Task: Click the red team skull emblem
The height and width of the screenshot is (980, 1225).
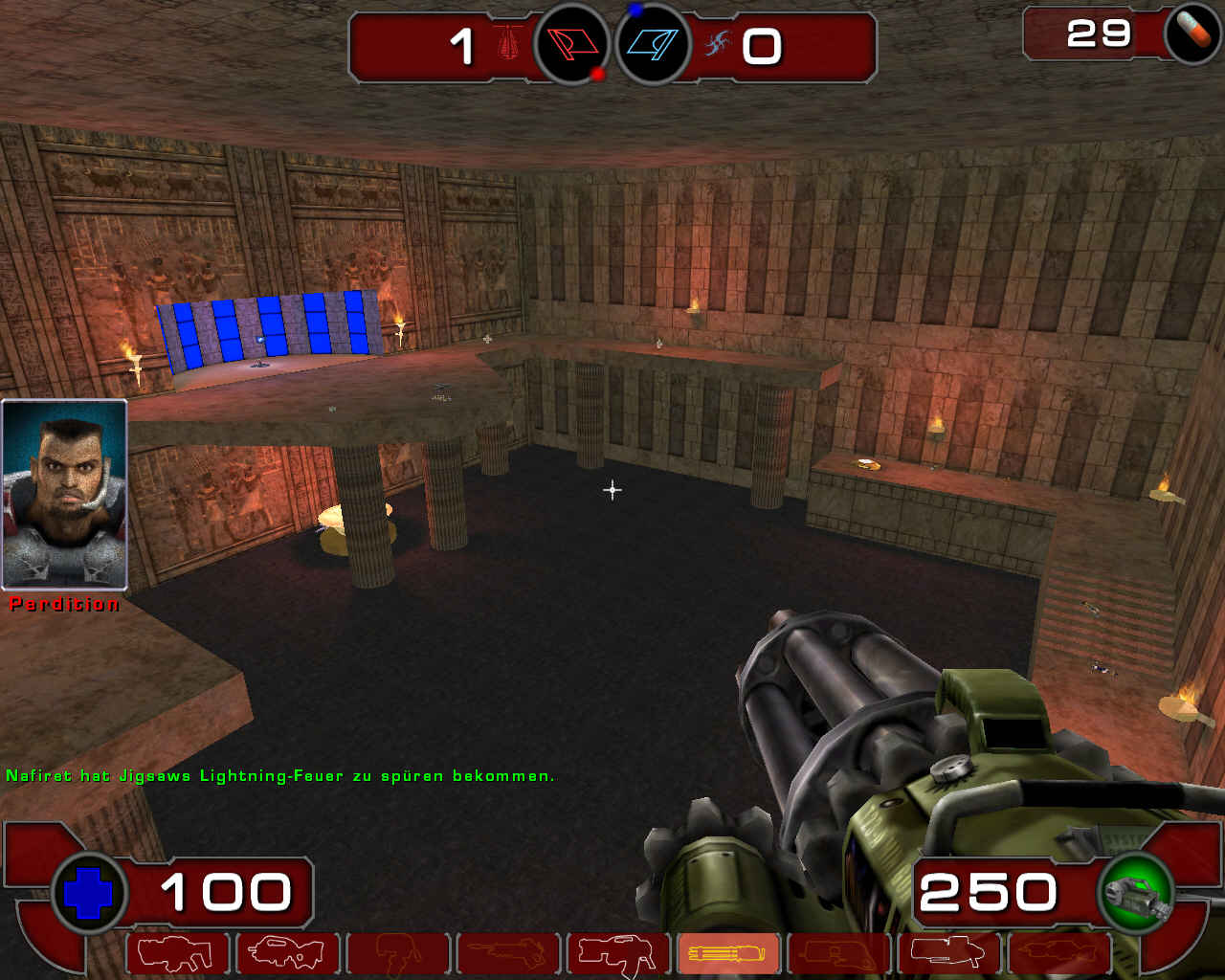Action: point(508,42)
